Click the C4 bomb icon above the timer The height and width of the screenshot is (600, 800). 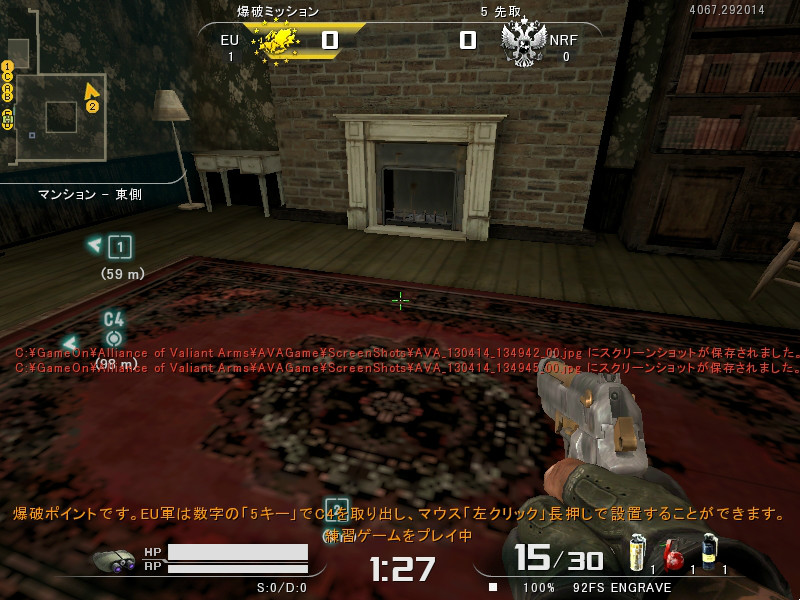(337, 509)
